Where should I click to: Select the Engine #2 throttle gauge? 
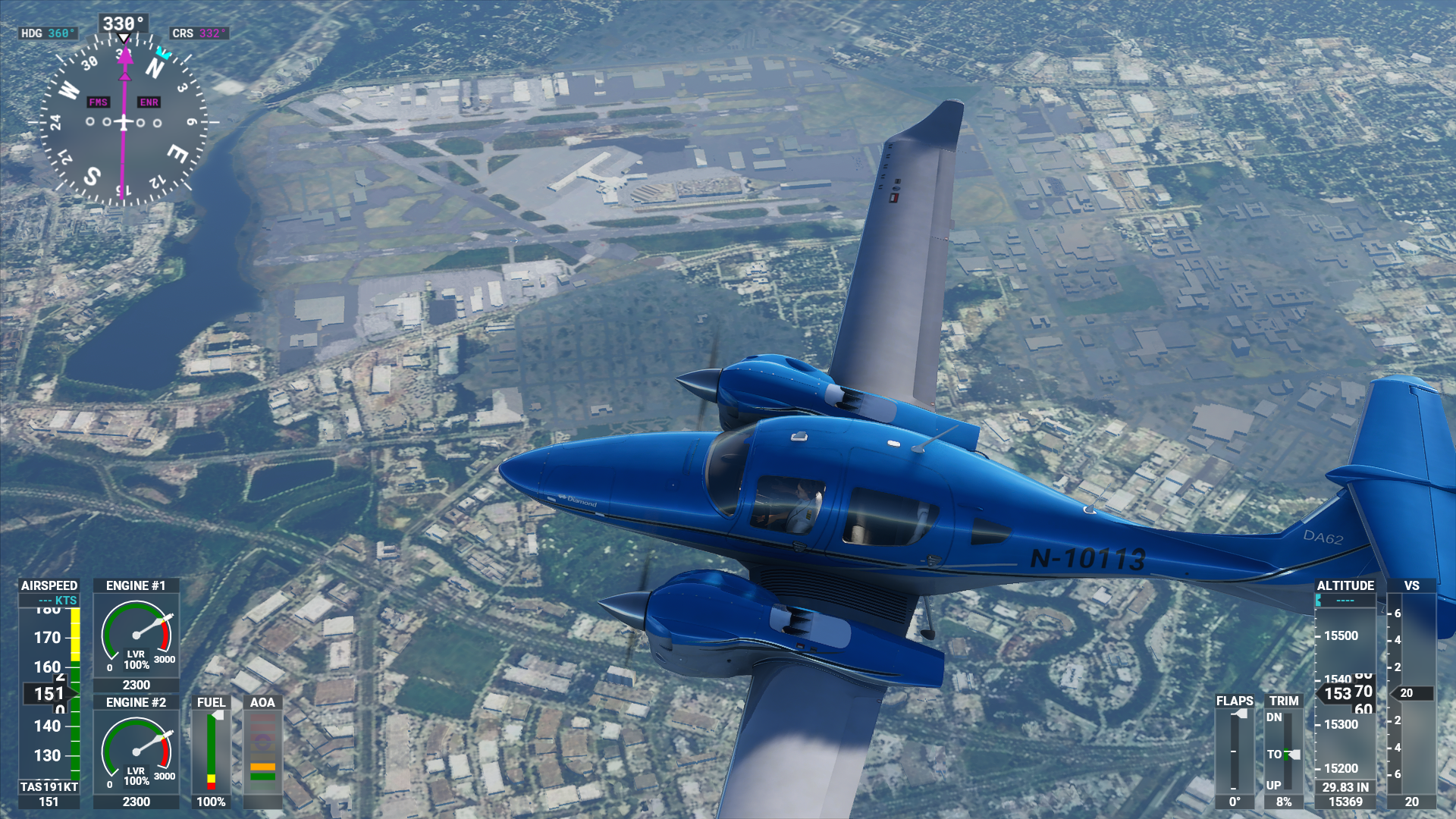pos(136,752)
